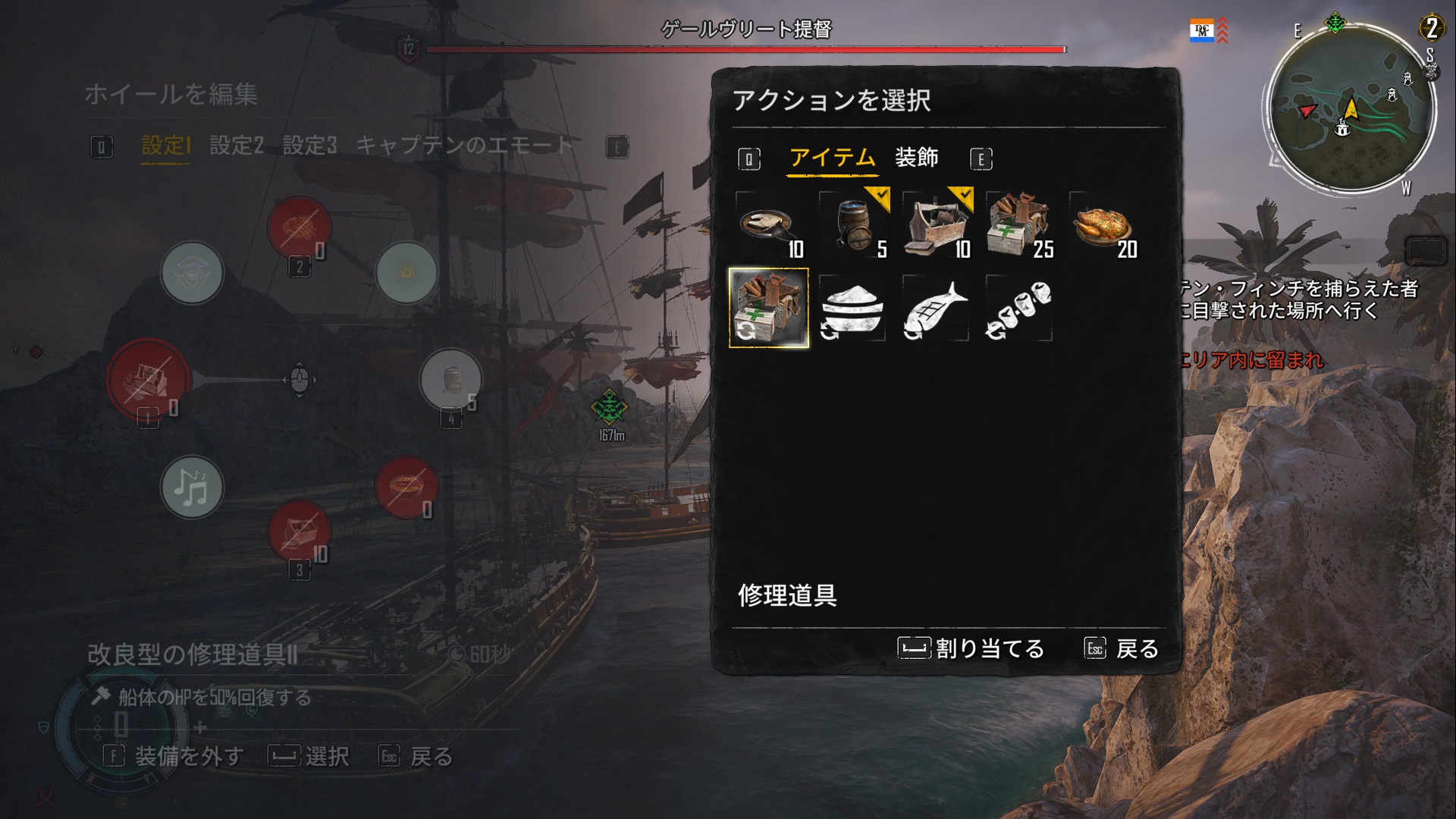The width and height of the screenshot is (1456, 819).
Task: Choose the roast chicken item slot
Action: click(x=1103, y=225)
